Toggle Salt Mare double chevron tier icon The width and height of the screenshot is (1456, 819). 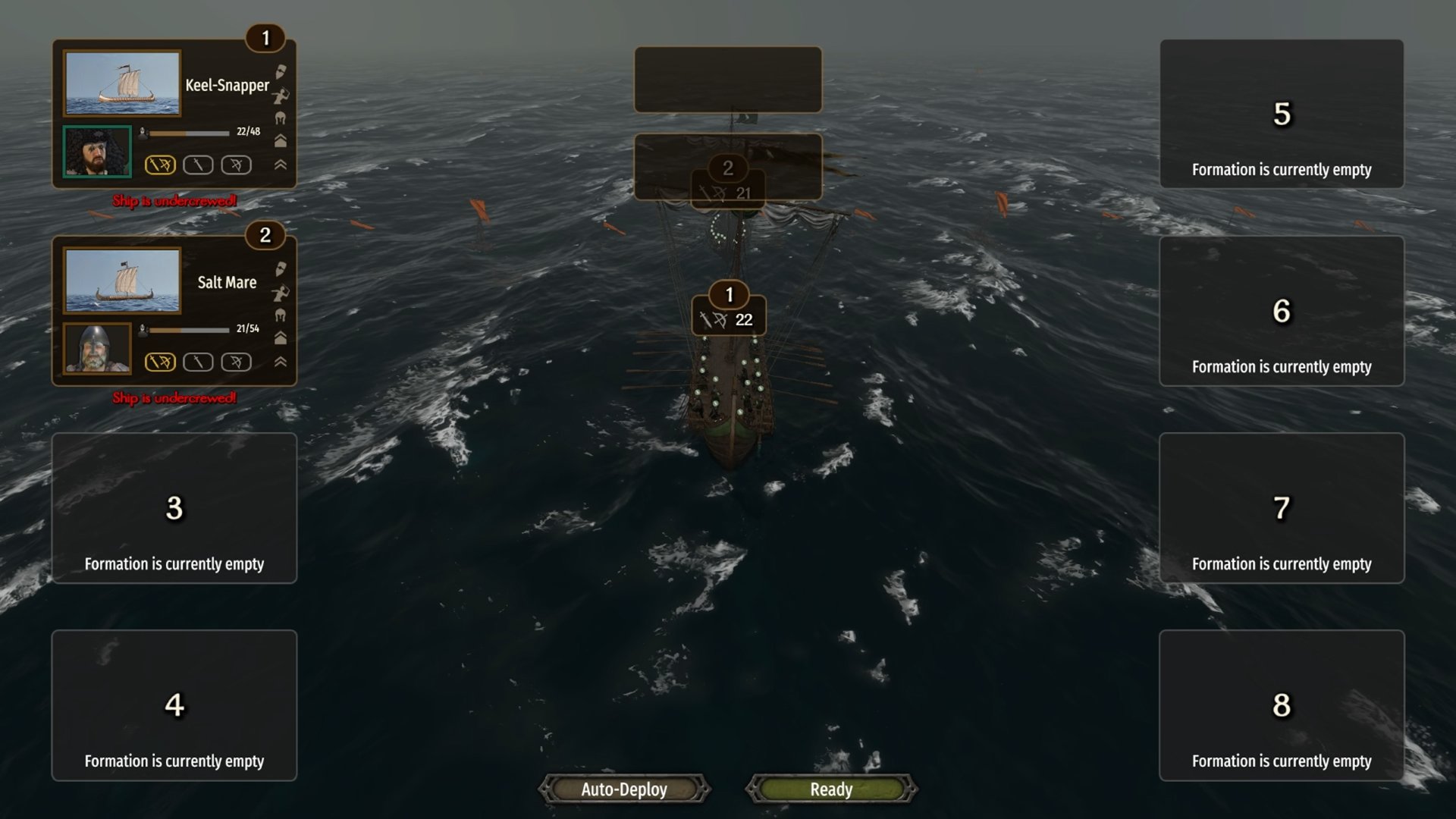click(281, 362)
